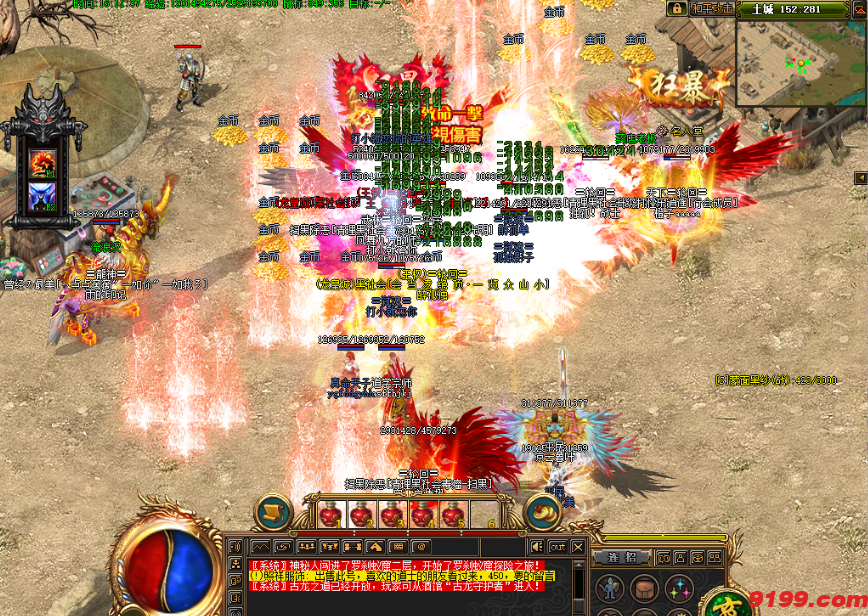
Task: Collapse the minimap with the red arrow button
Action: click(x=859, y=9)
